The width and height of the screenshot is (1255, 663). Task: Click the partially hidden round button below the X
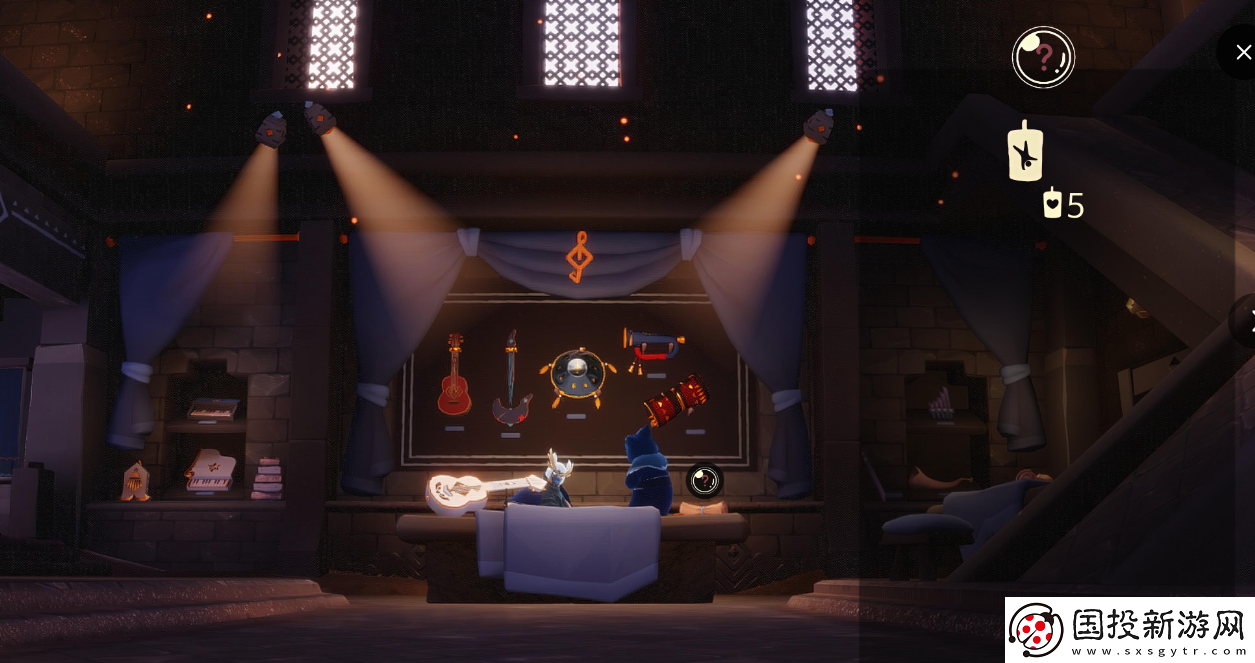click(1244, 321)
